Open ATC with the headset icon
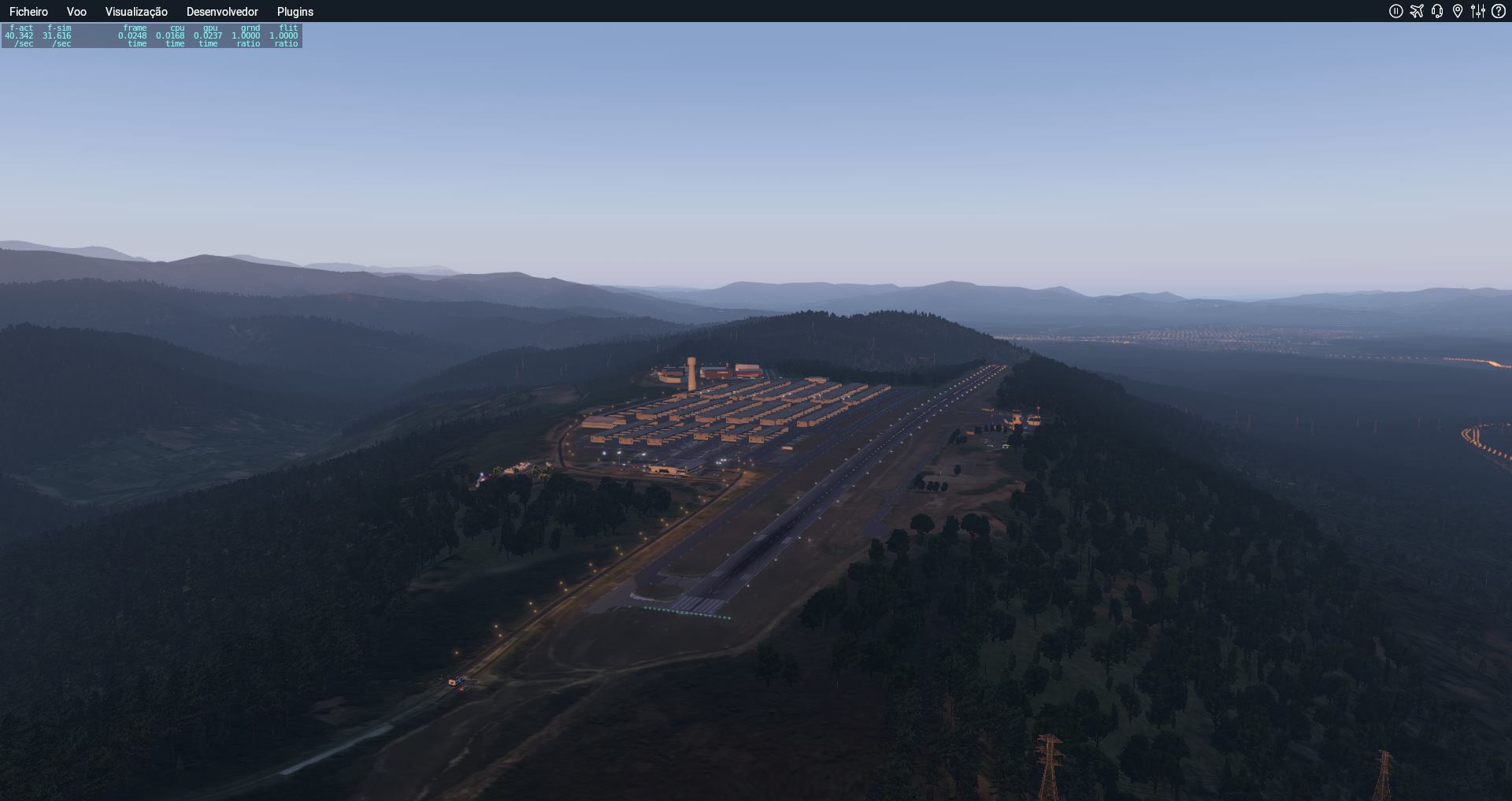The height and width of the screenshot is (801, 1512). (x=1437, y=11)
